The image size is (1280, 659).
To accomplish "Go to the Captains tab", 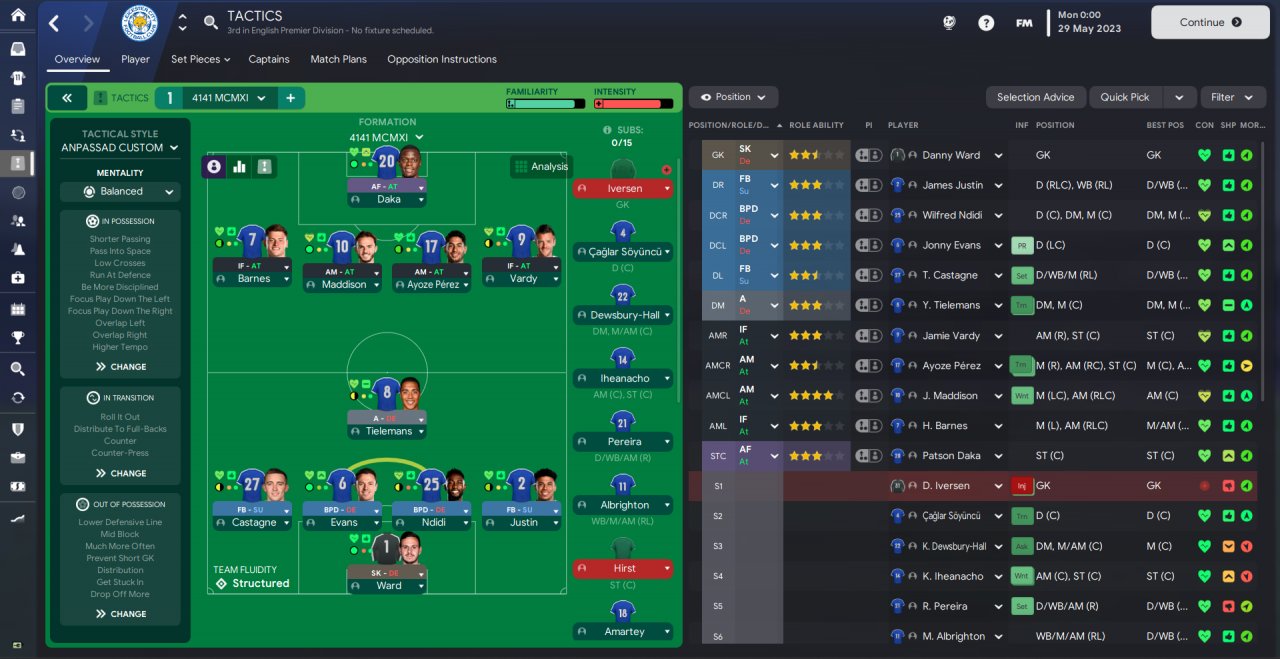I will point(269,59).
